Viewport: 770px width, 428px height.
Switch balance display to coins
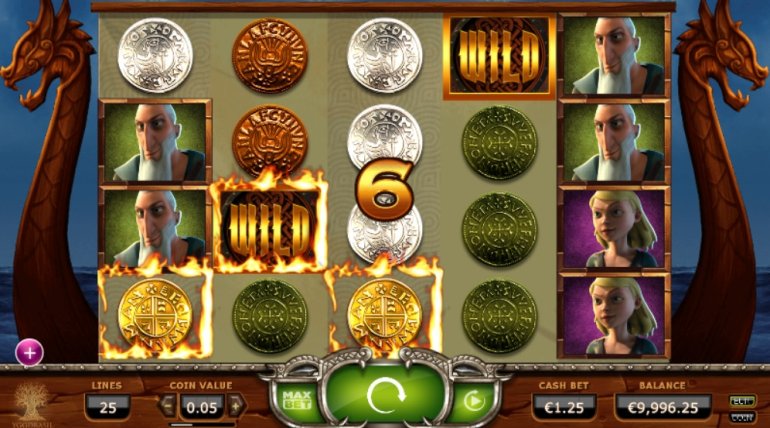click(x=742, y=416)
